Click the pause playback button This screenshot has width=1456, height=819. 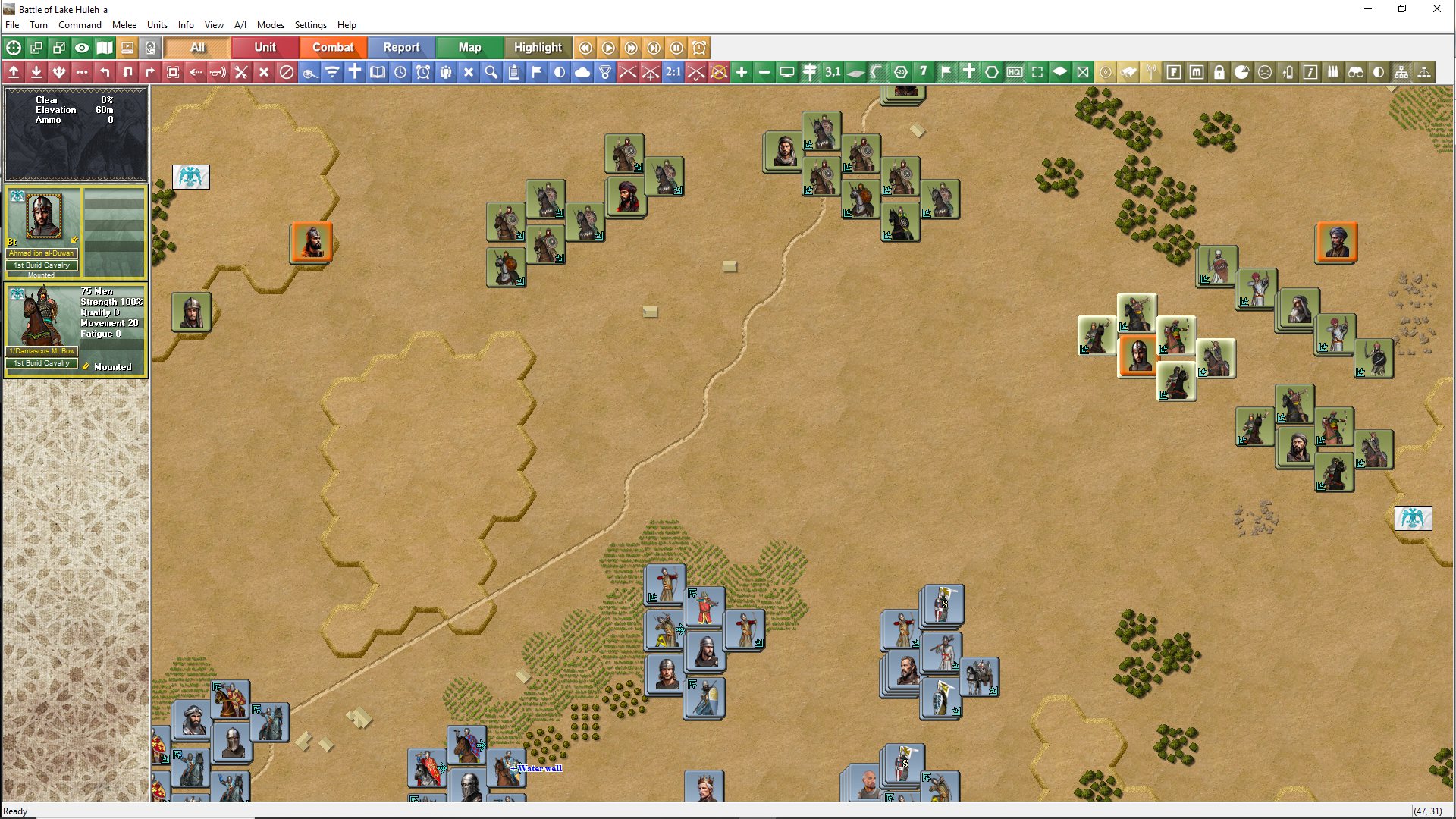[676, 48]
